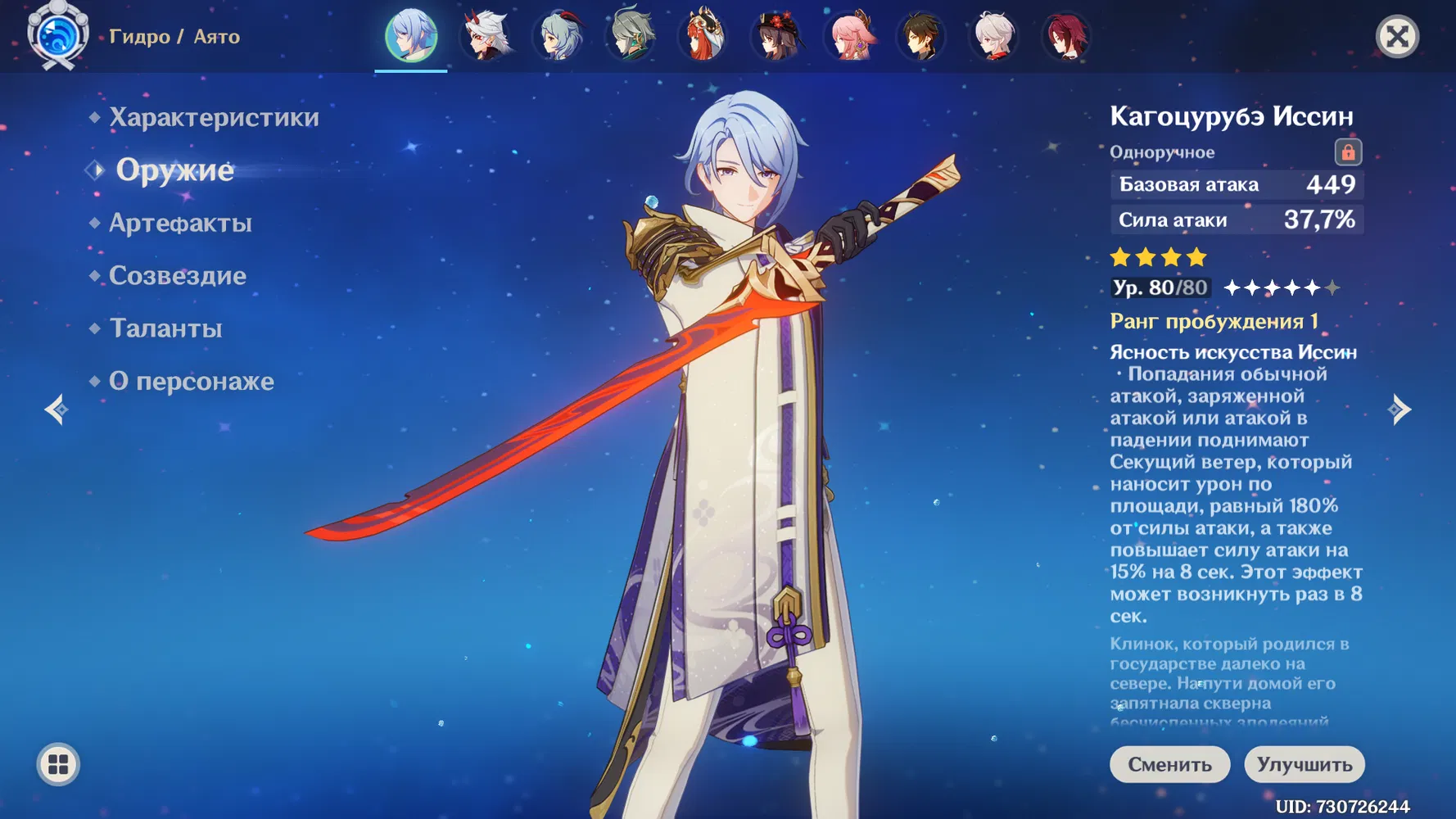
Task: Pick the Nilou portrait with red hair
Action: pos(704,37)
